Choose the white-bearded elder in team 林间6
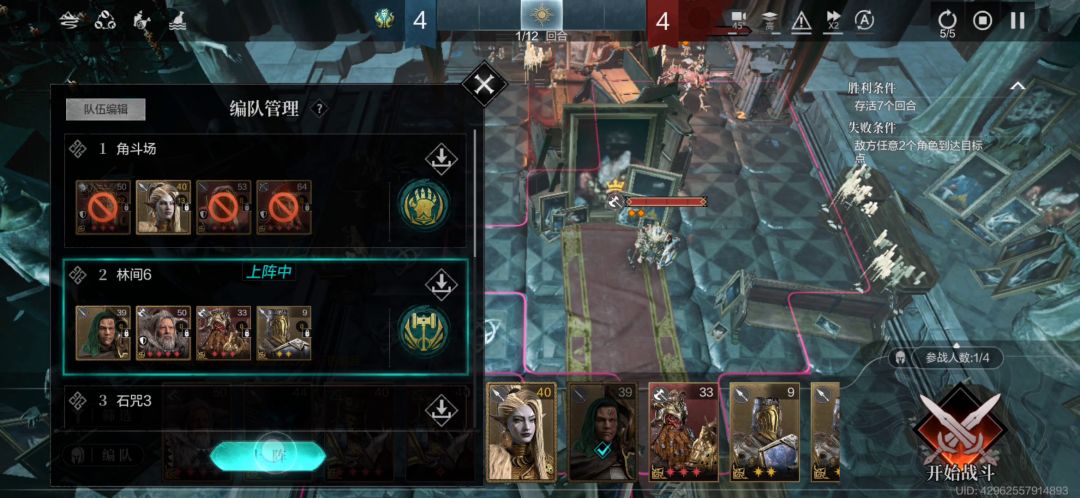The image size is (1080, 498). coord(164,332)
